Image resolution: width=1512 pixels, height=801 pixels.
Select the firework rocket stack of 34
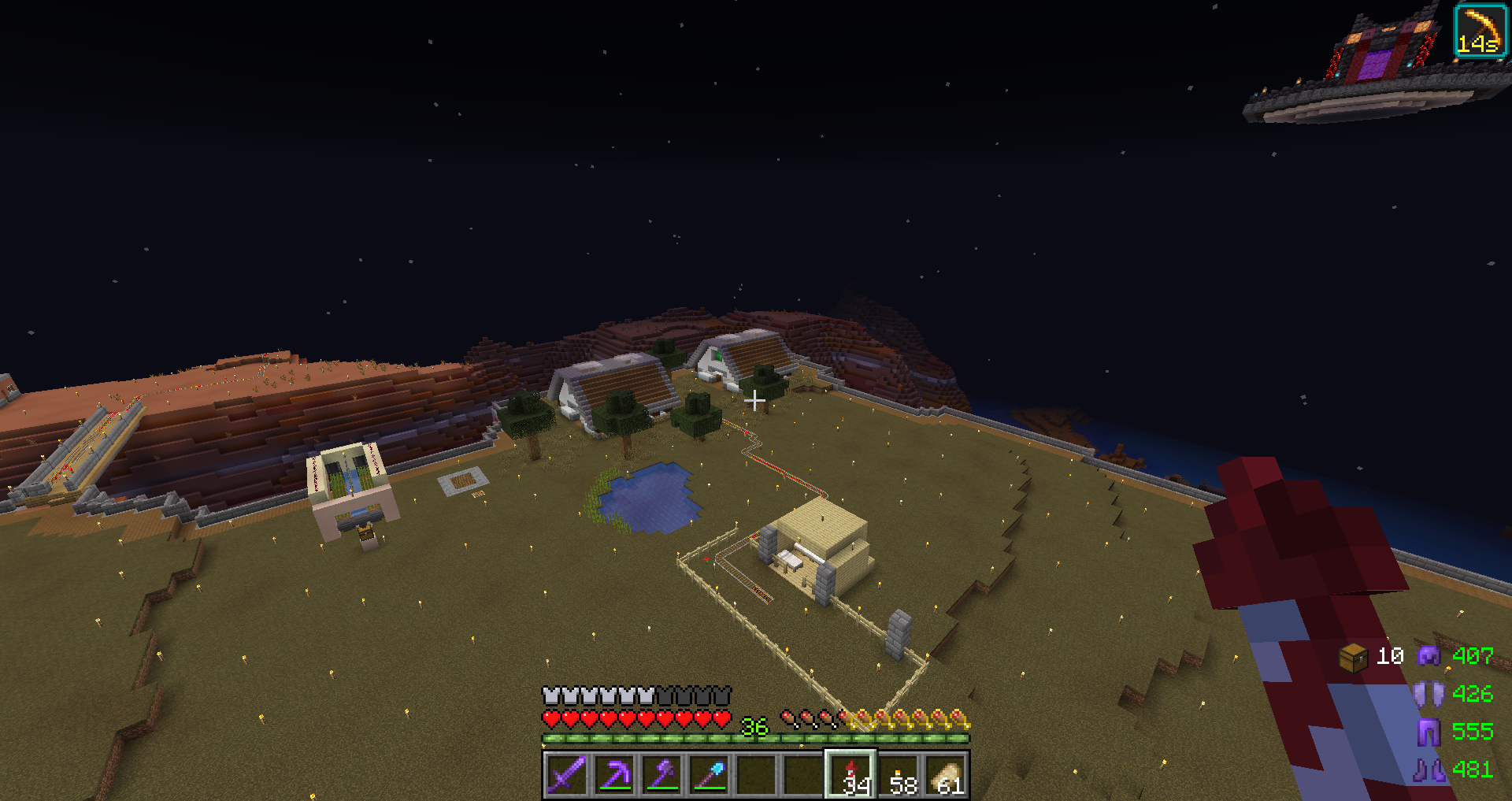click(850, 774)
